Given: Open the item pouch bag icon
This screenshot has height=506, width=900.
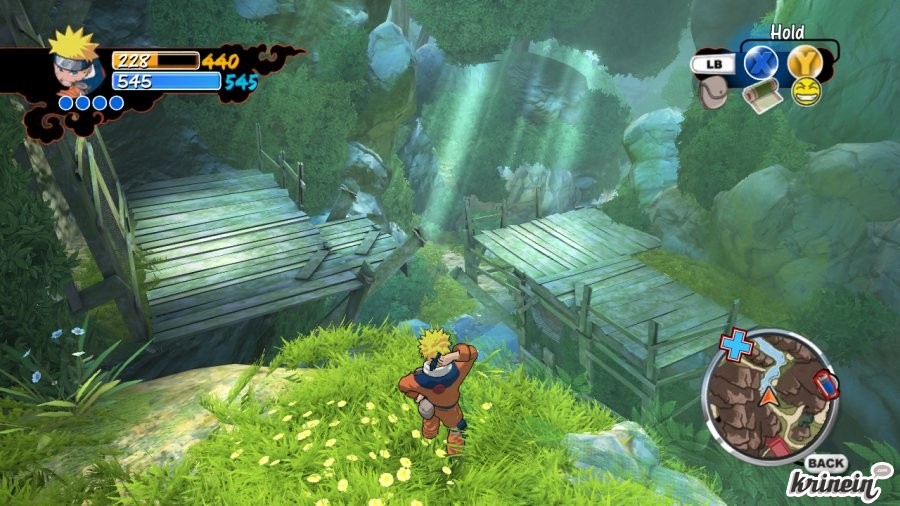Looking at the screenshot, I should tap(711, 92).
